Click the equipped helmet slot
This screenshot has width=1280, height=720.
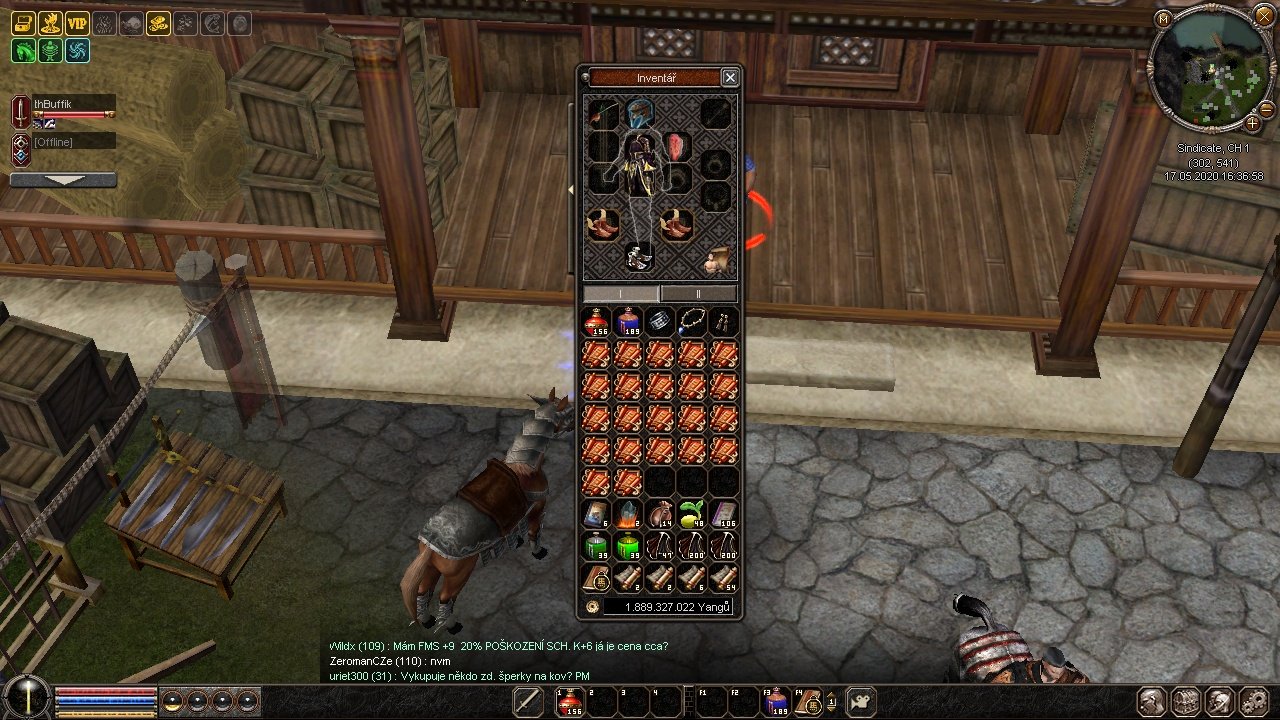click(x=639, y=113)
